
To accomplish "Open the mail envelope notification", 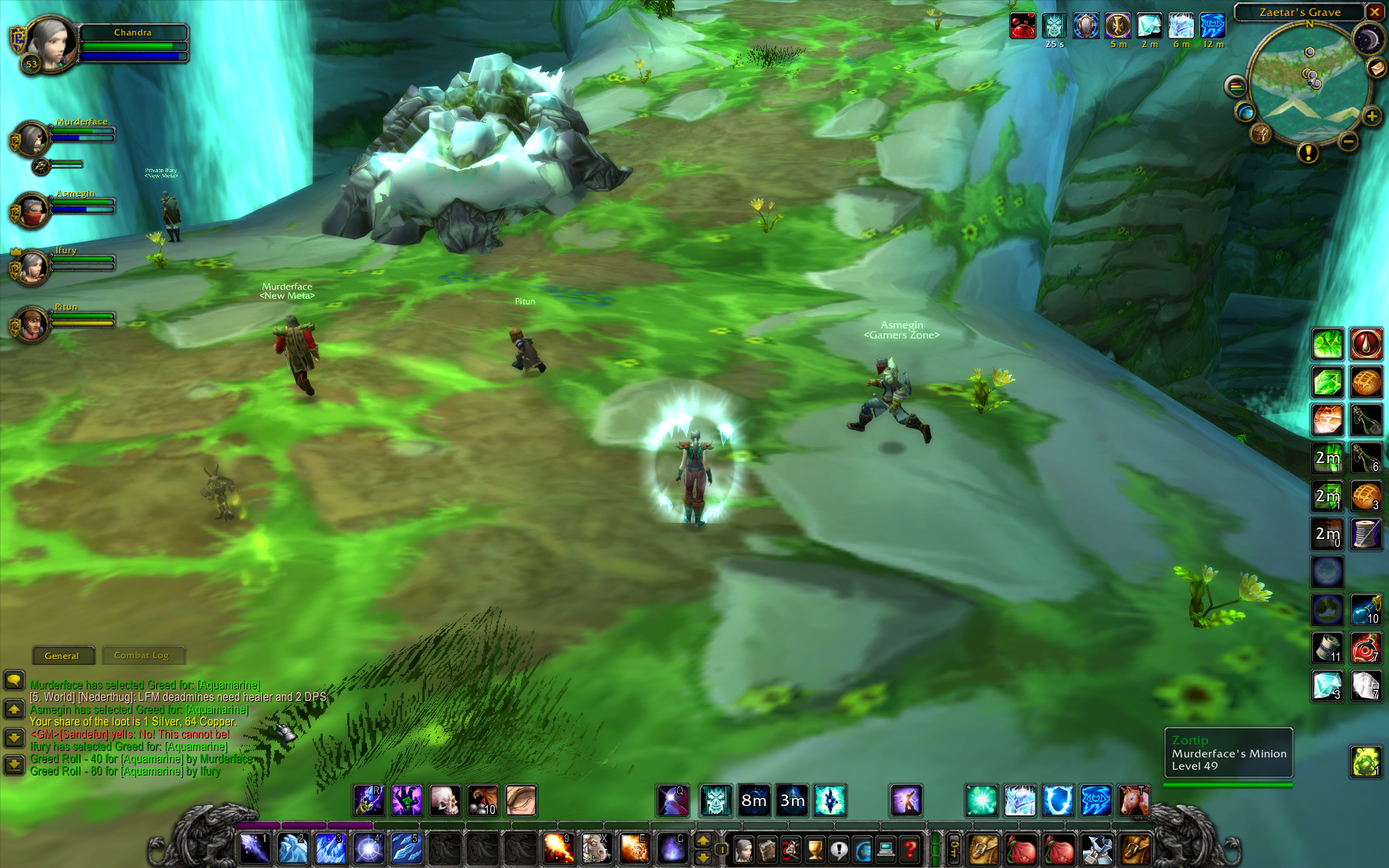I will pyautogui.click(x=1375, y=67).
